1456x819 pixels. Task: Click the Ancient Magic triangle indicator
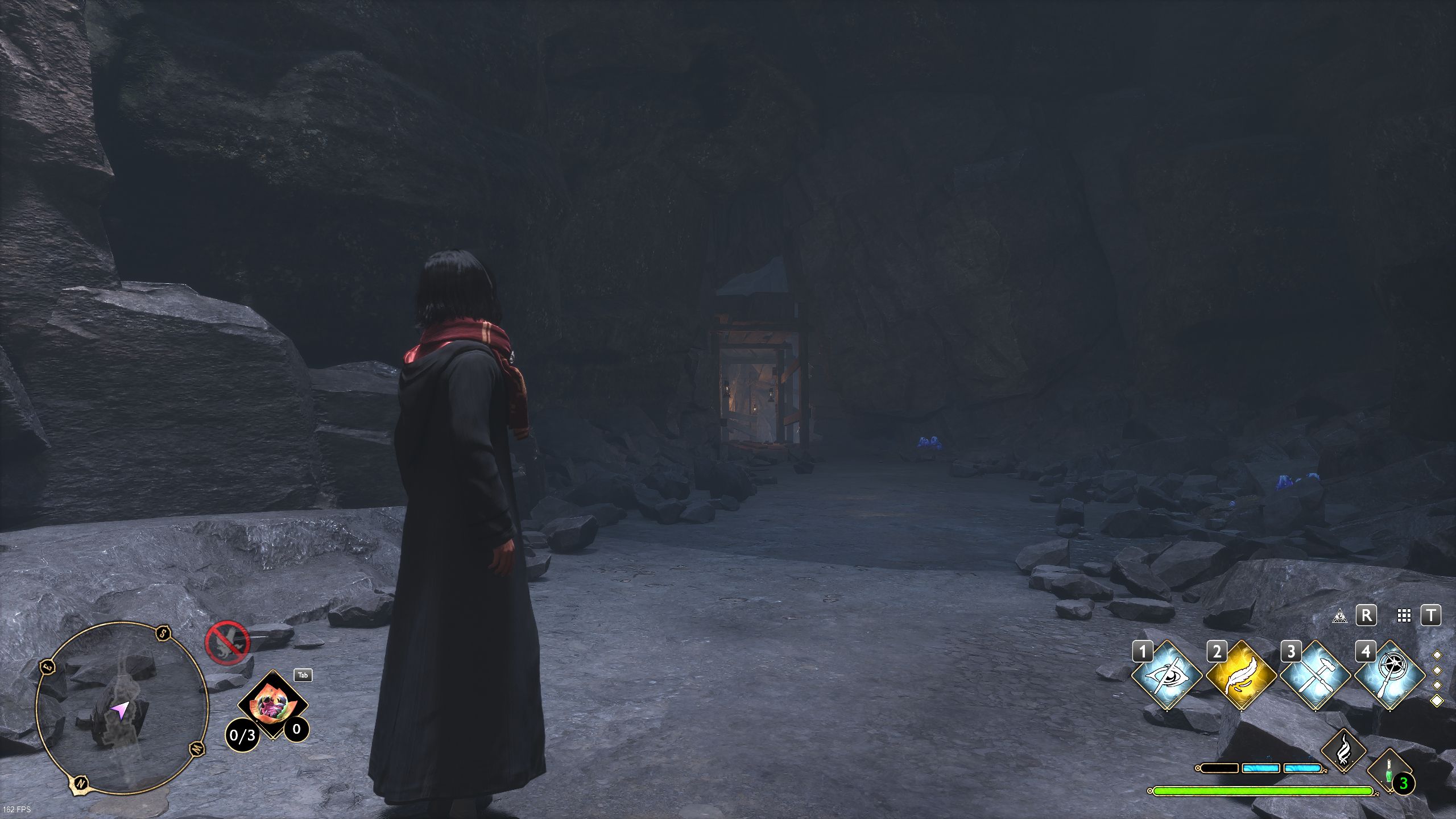(1340, 616)
